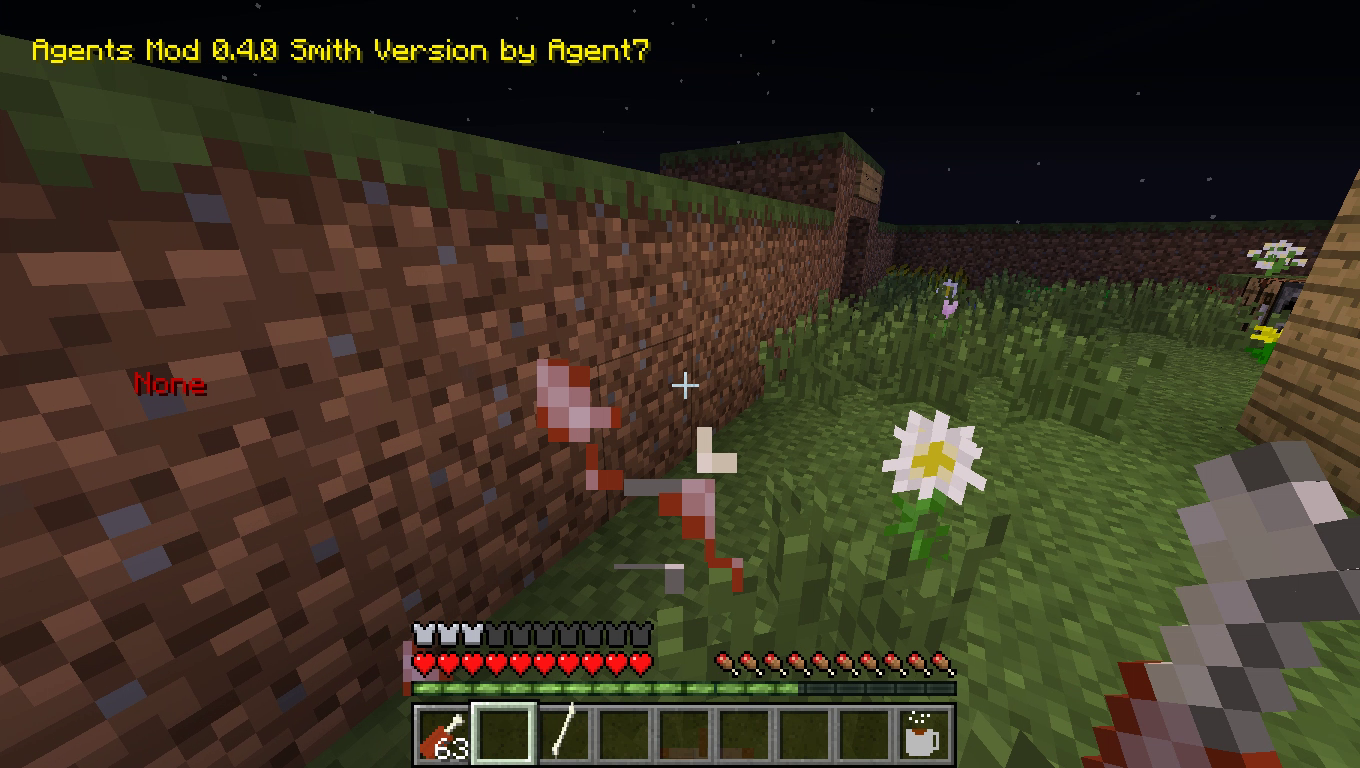Click the red 'None' label on the dirt wall
The height and width of the screenshot is (768, 1360).
tap(170, 384)
